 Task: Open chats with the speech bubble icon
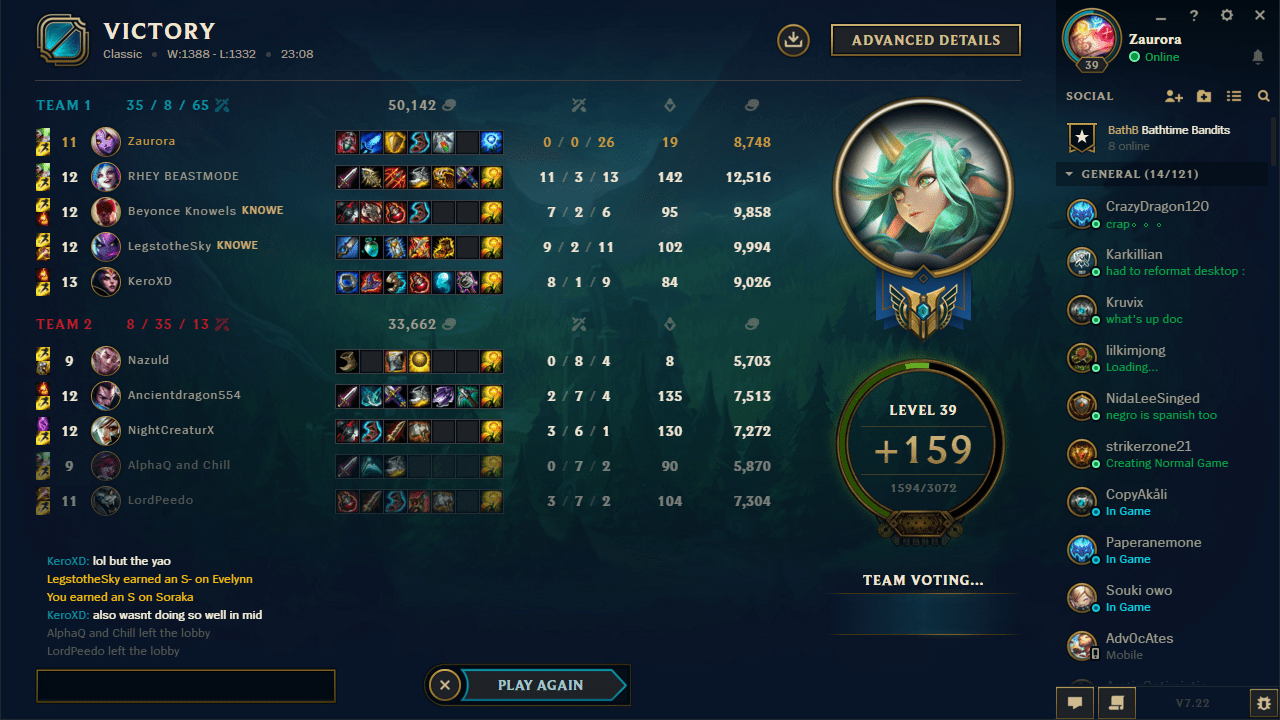(1075, 703)
